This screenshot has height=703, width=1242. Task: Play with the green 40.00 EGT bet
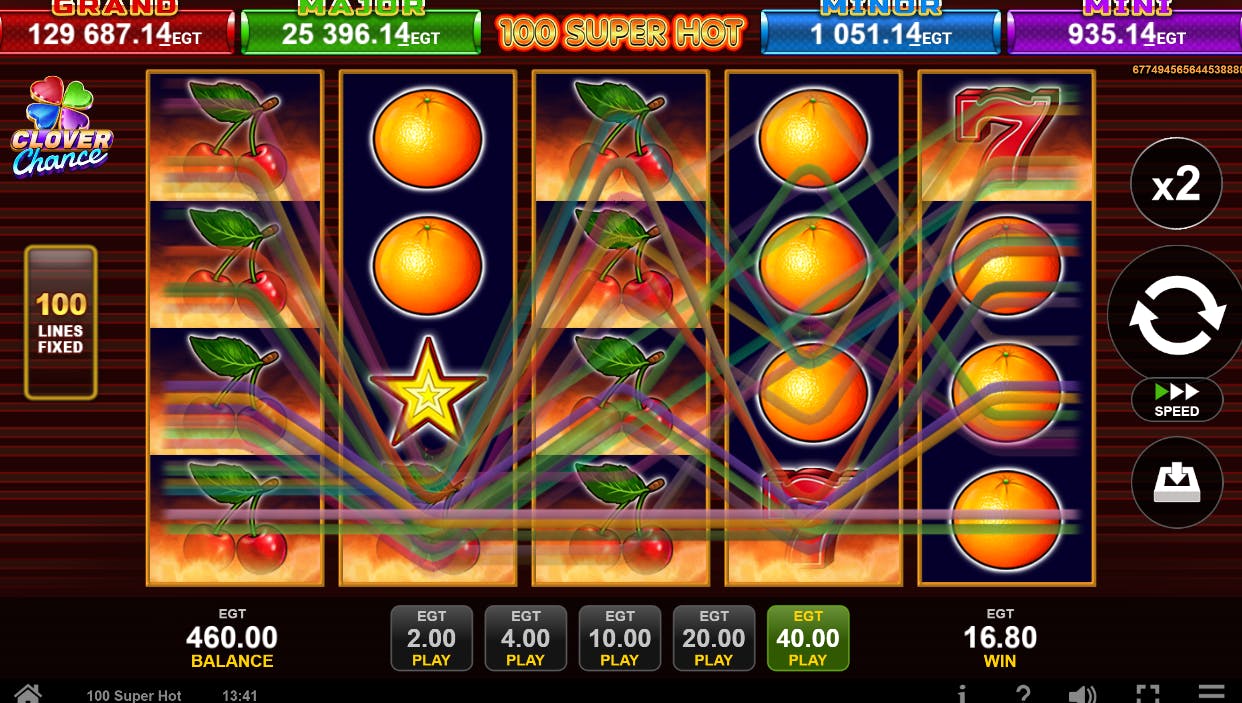point(808,638)
